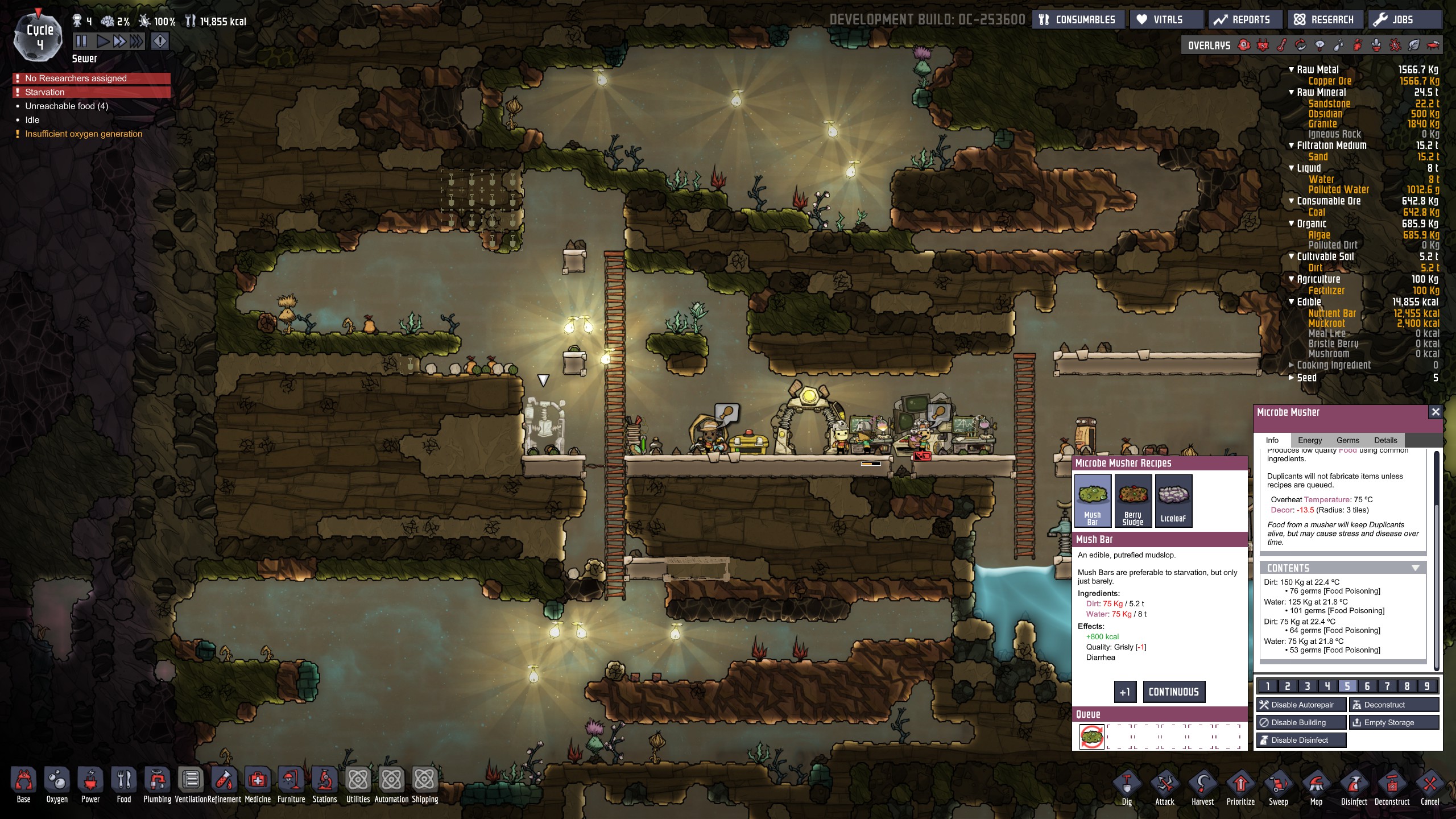Image resolution: width=1456 pixels, height=819 pixels.
Task: Open the Details tab
Action: pyautogui.click(x=1385, y=440)
